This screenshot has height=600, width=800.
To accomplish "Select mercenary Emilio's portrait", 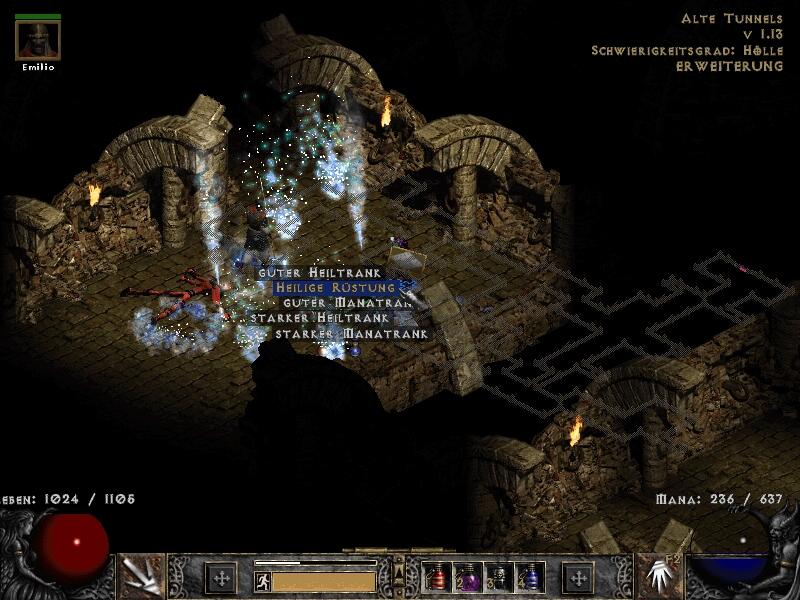I will point(38,41).
